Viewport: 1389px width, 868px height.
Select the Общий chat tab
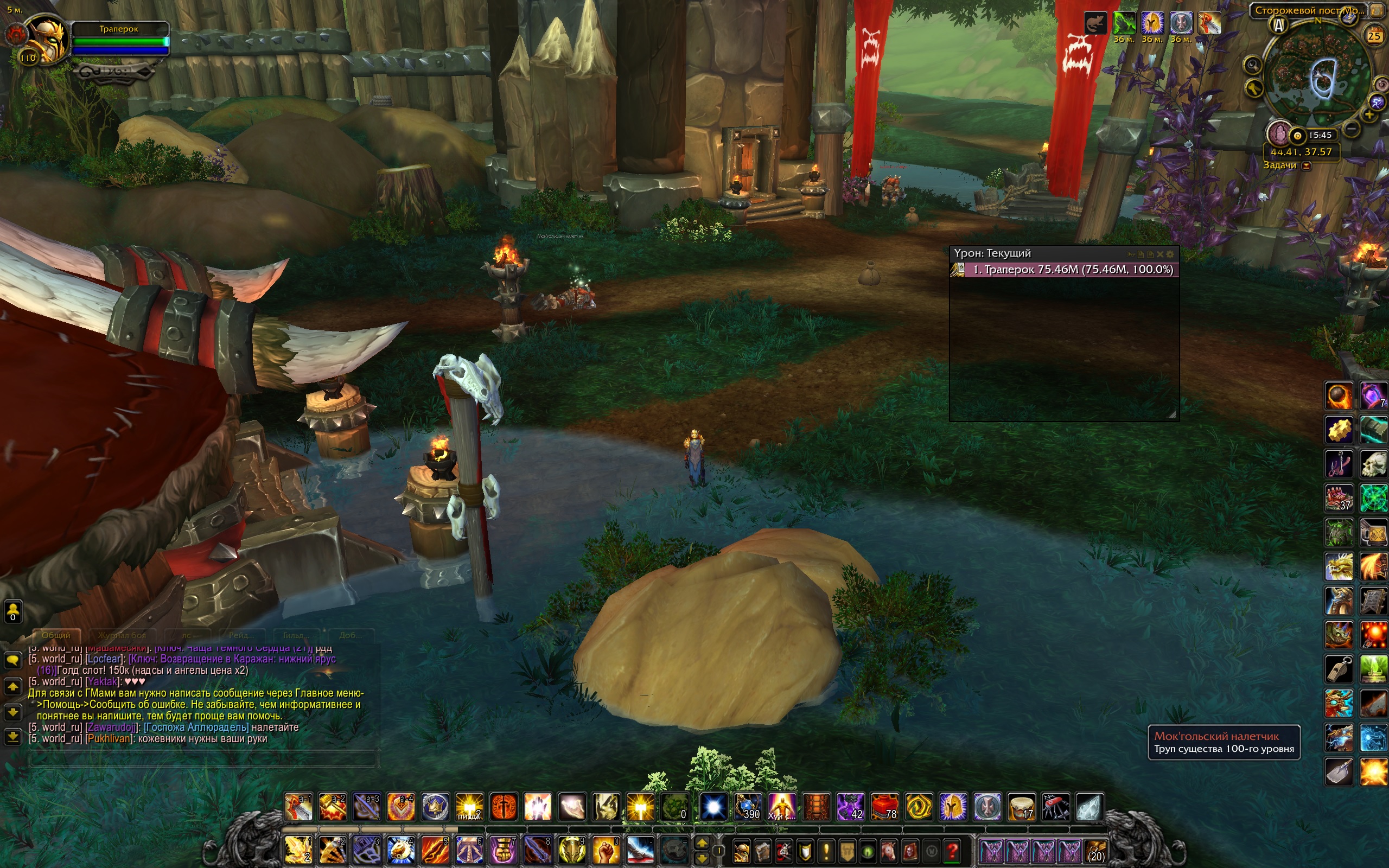[x=56, y=635]
